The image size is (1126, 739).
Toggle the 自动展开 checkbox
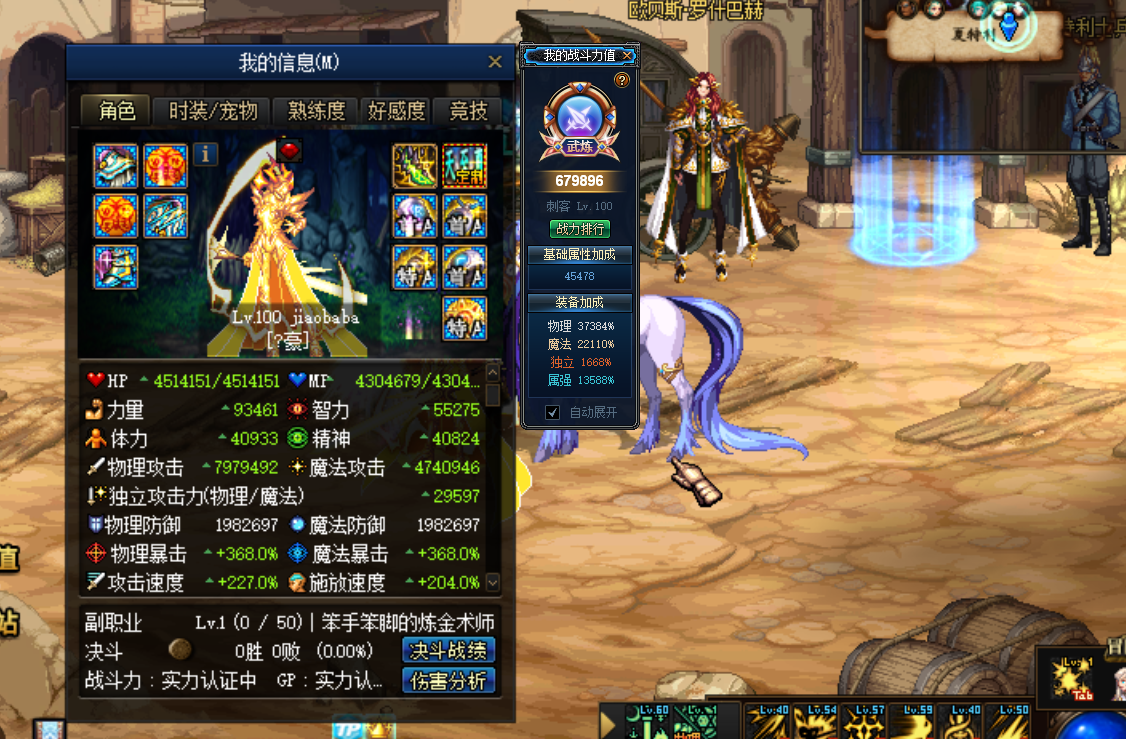pos(552,412)
